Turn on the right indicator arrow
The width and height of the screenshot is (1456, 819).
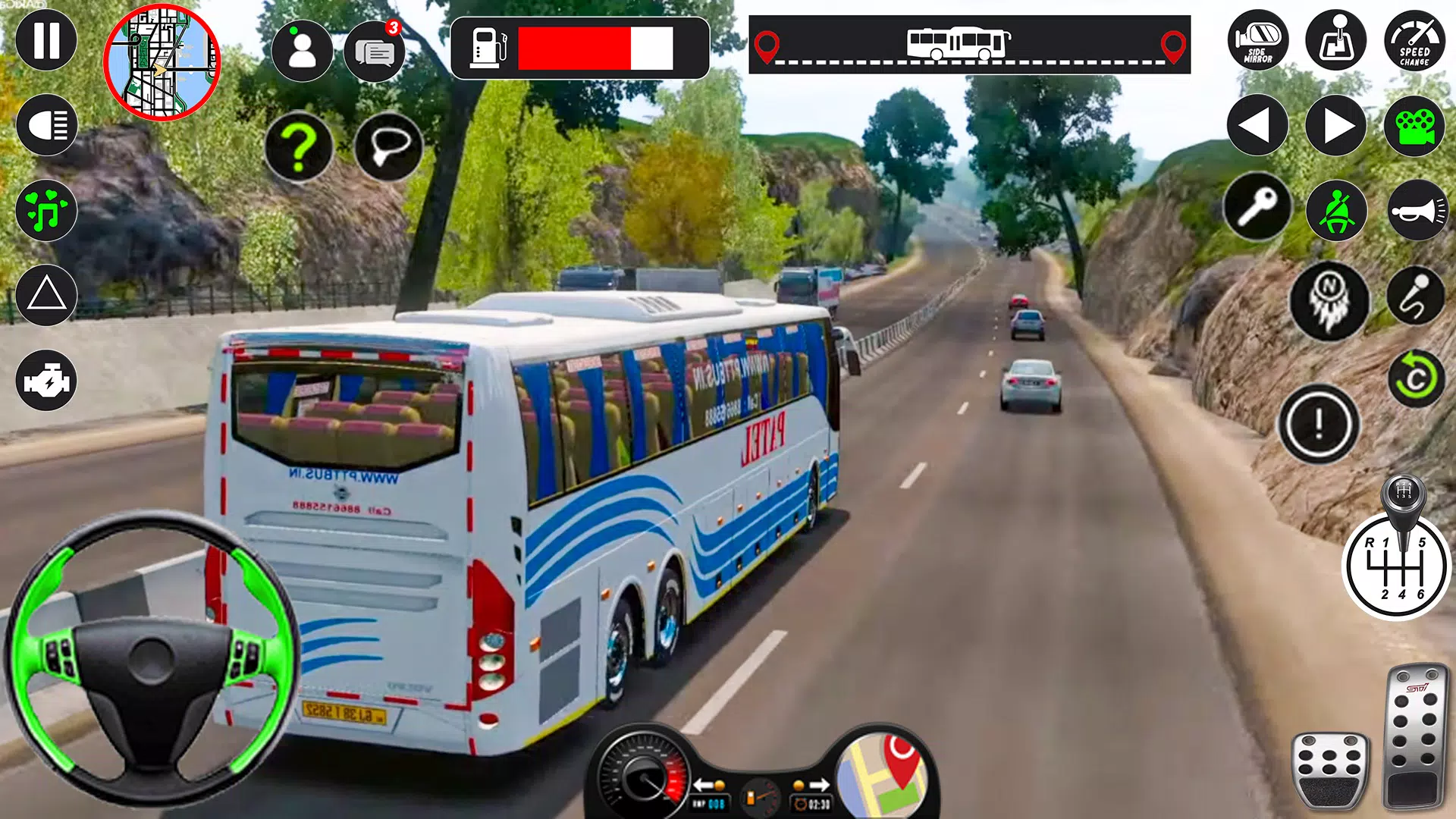pyautogui.click(x=1335, y=125)
